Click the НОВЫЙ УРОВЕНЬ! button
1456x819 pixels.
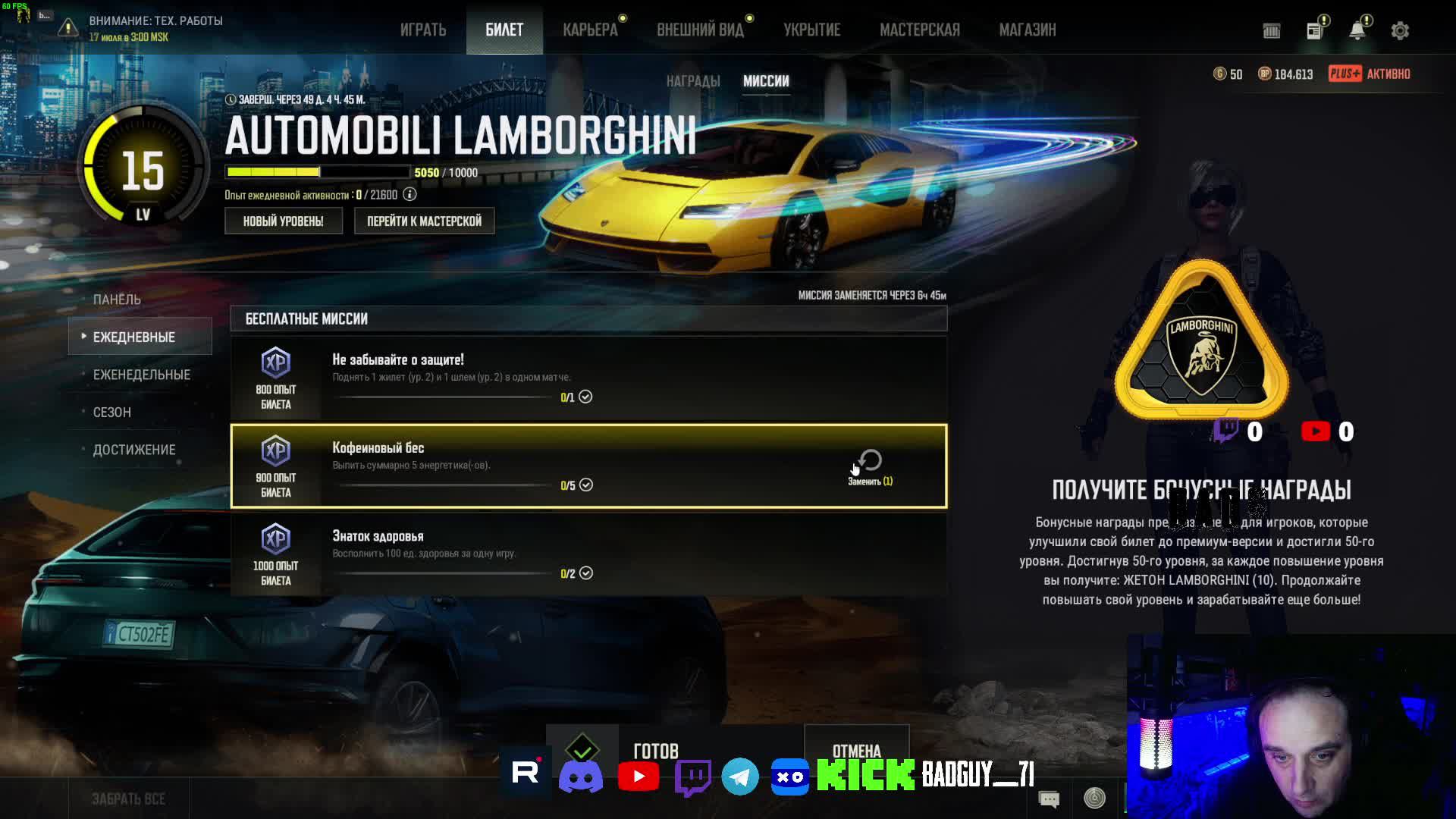pyautogui.click(x=283, y=221)
